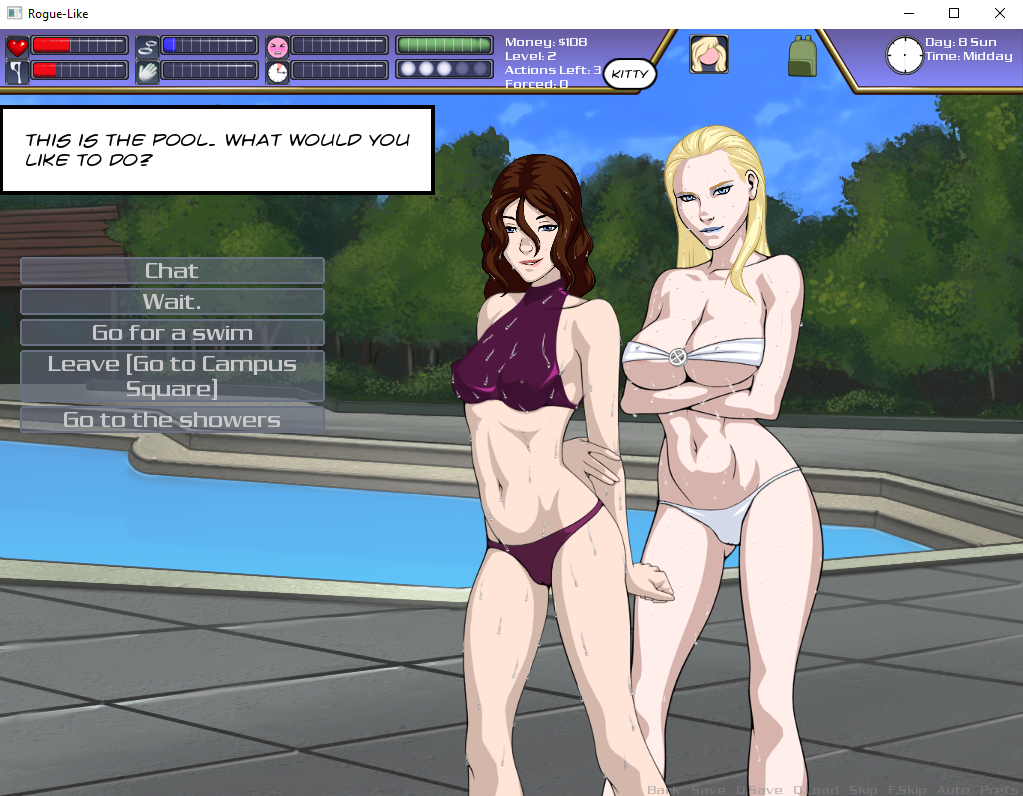Viewport: 1023px width, 796px height.
Task: Open the green backpack inventory
Action: (802, 56)
